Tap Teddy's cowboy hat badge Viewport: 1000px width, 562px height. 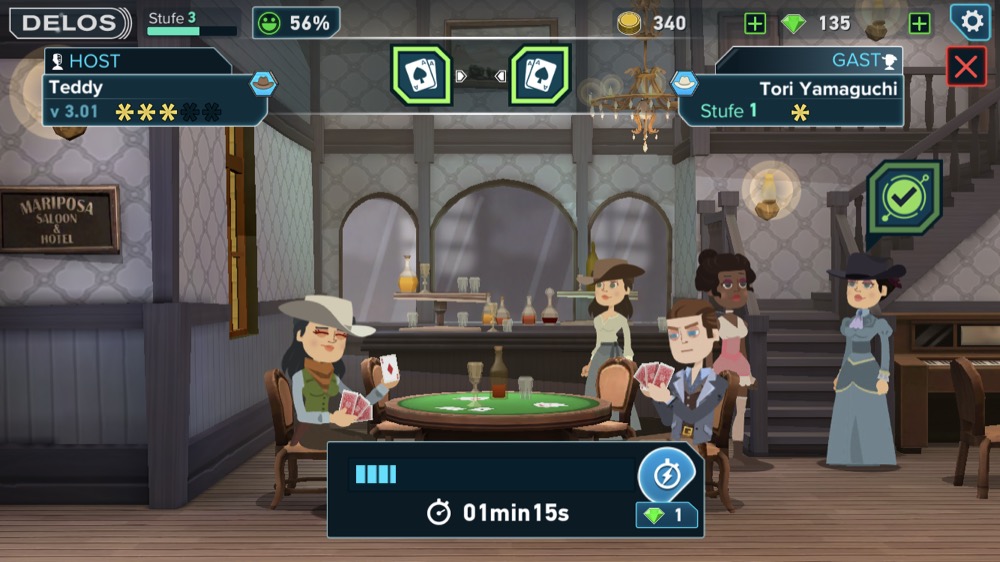pyautogui.click(x=263, y=83)
